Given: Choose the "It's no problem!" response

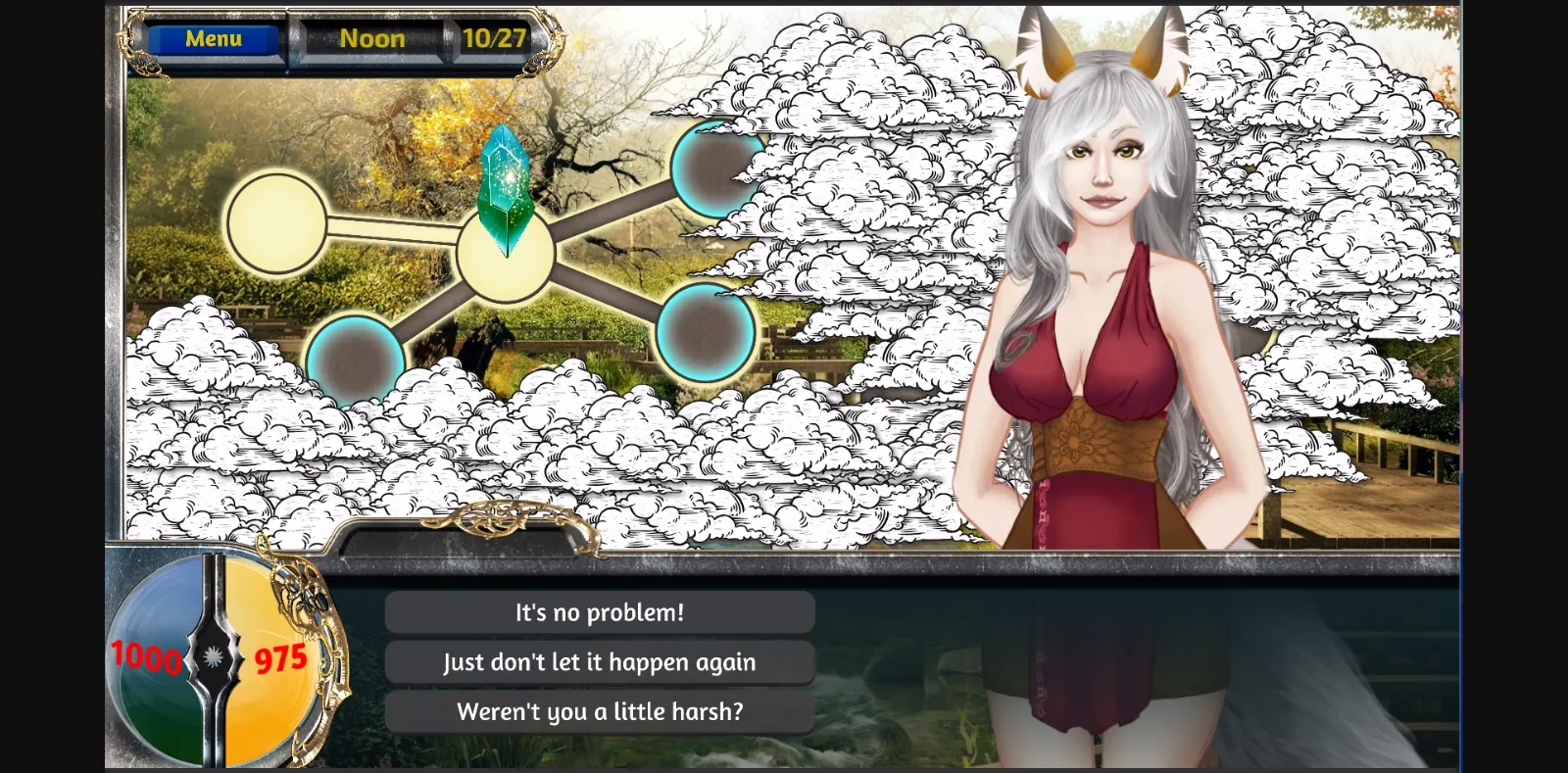Looking at the screenshot, I should coord(599,611).
